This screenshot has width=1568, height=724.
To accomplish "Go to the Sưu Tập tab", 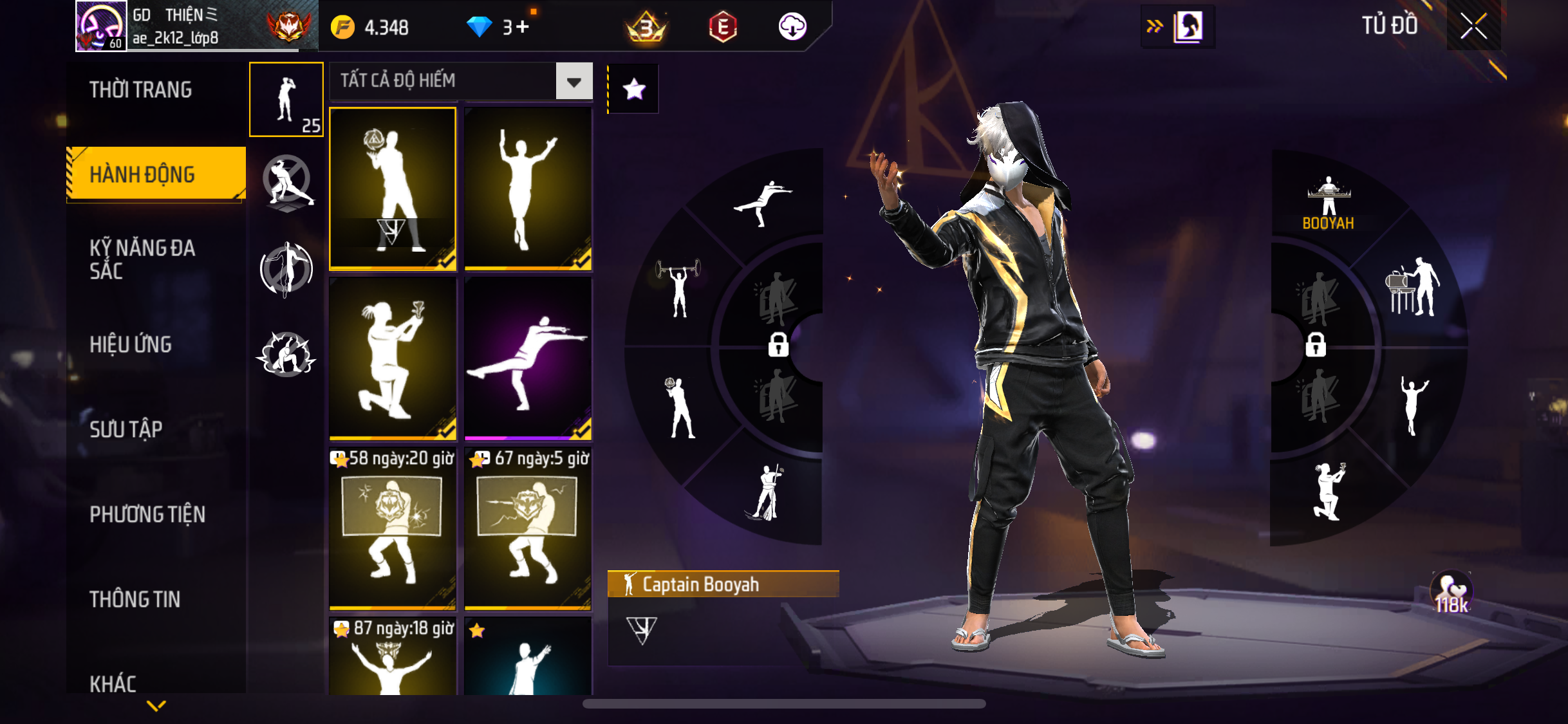I will [126, 429].
